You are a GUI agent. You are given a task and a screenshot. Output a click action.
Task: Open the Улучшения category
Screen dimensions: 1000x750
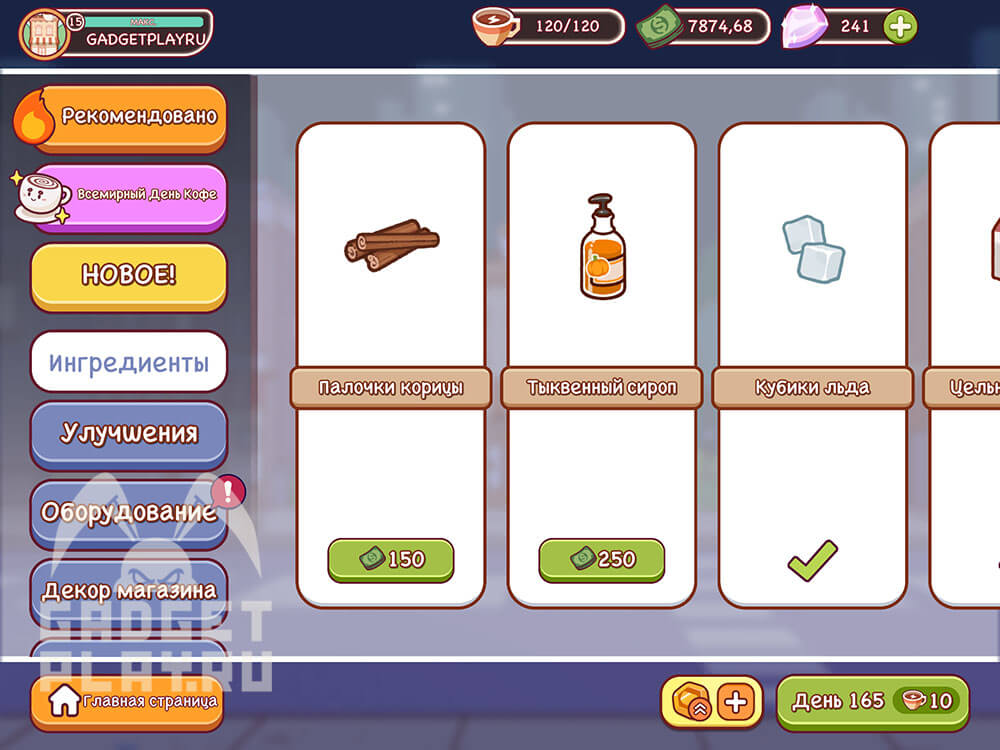tap(129, 433)
